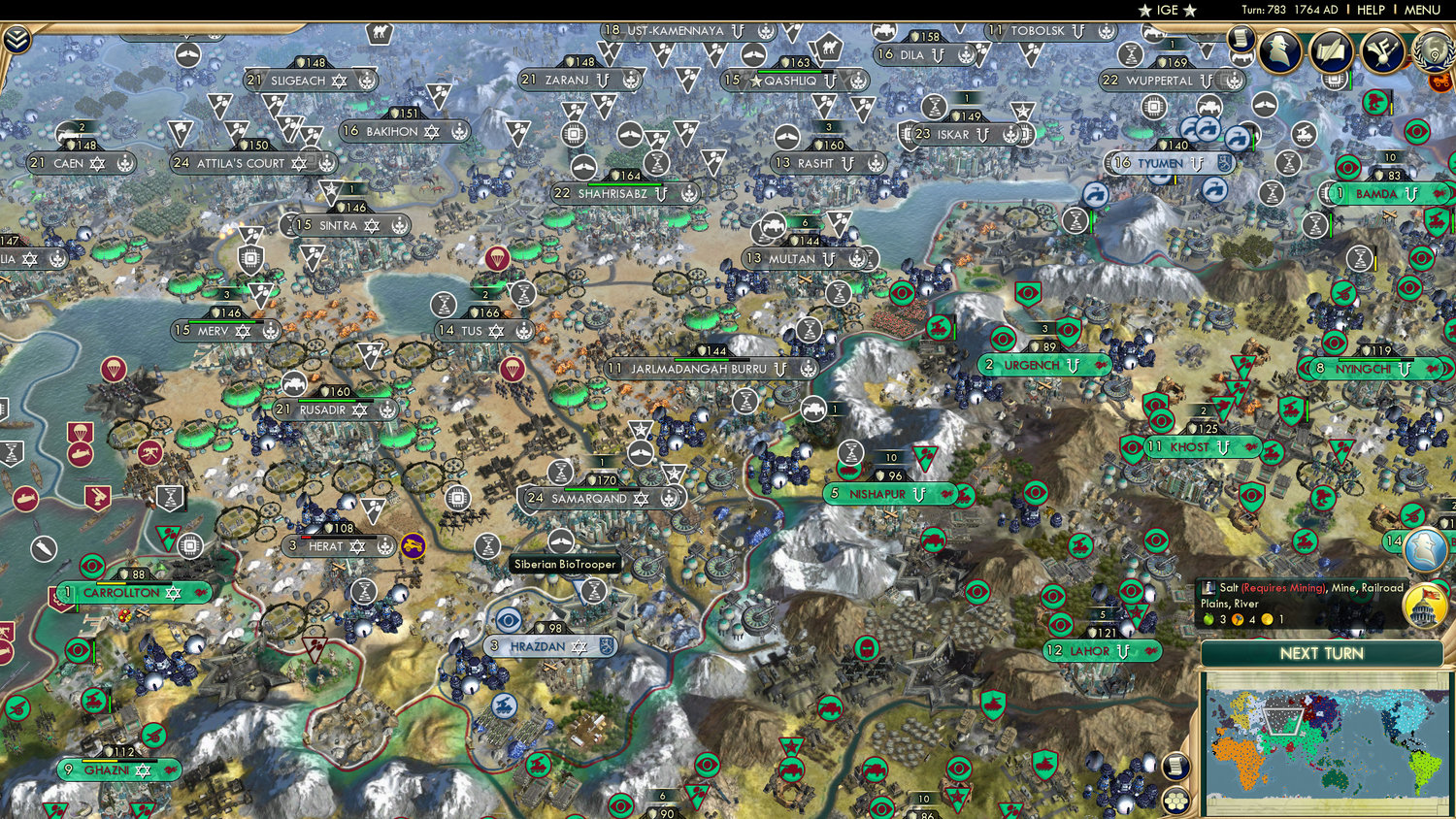Expand the stacked notification scrolls on the right edge

(1176, 766)
